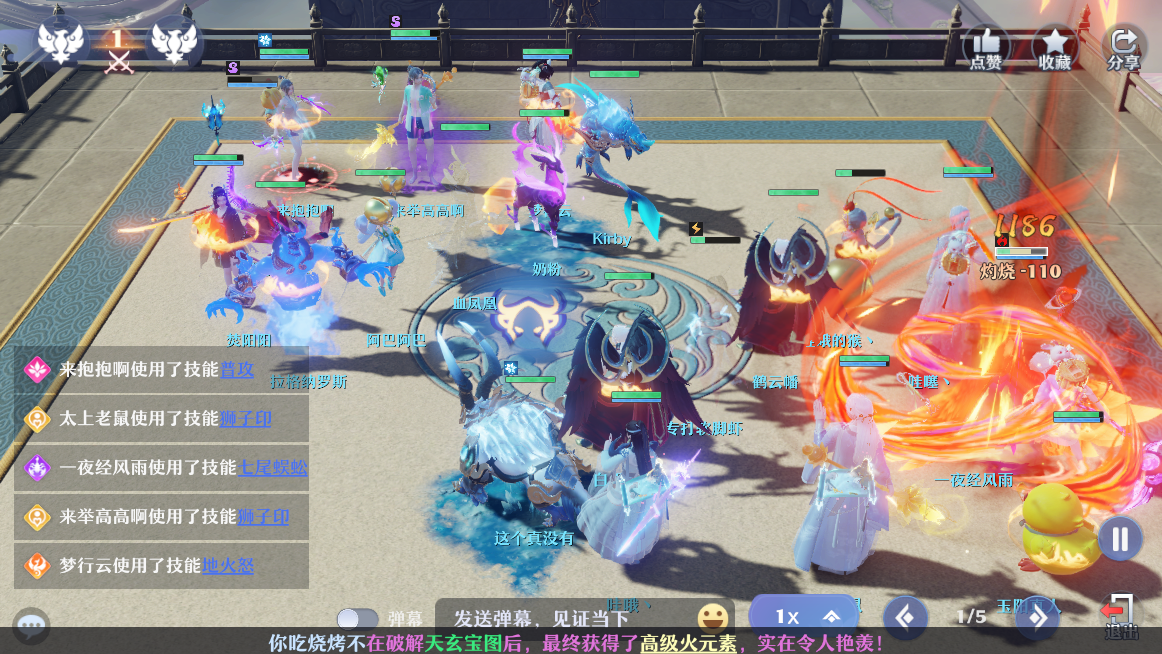Open the 普攻 skill link
The height and width of the screenshot is (654, 1162).
(236, 369)
